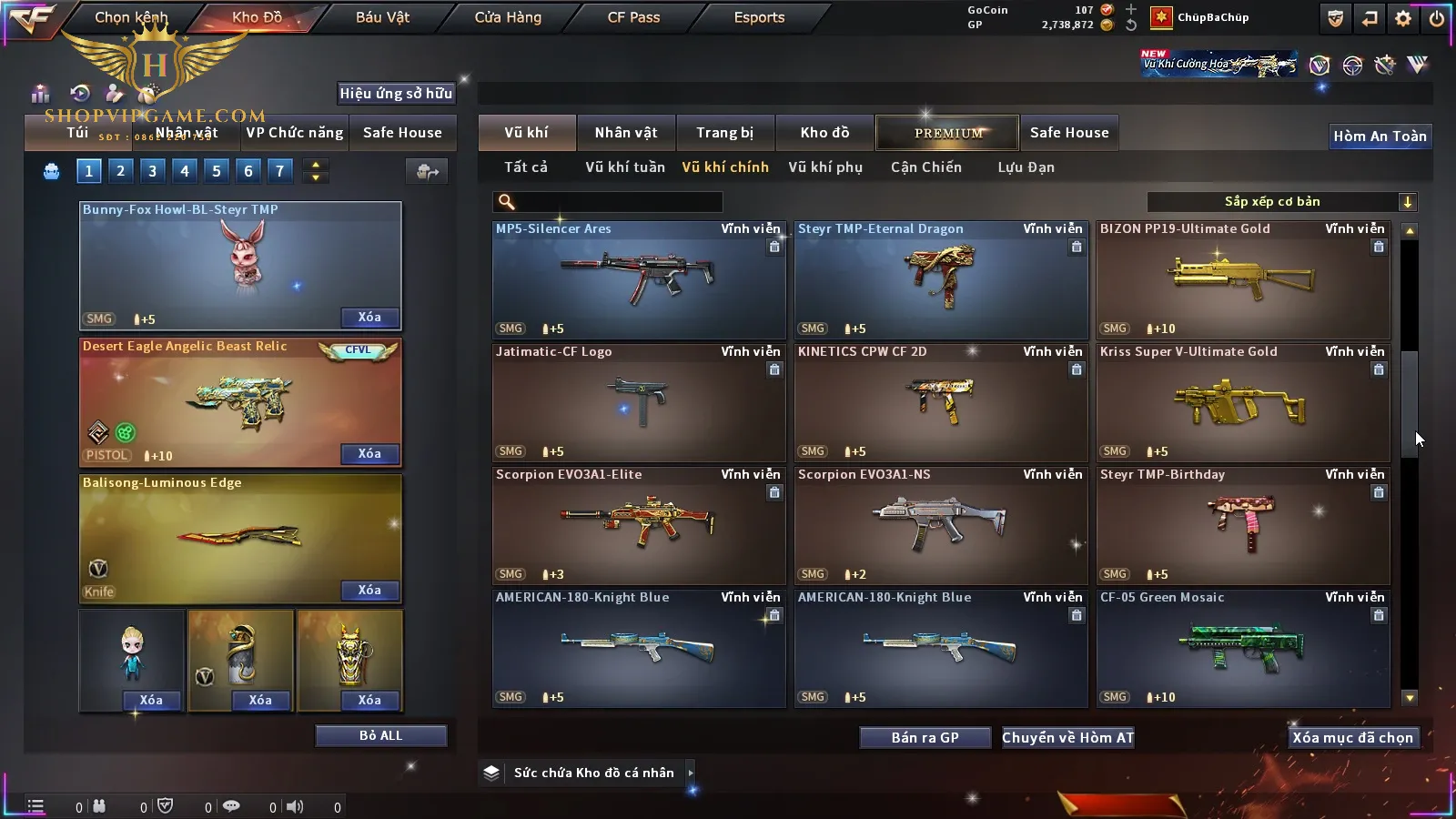1456x819 pixels.
Task: Open the PREMIUM tab
Action: pos(947,133)
